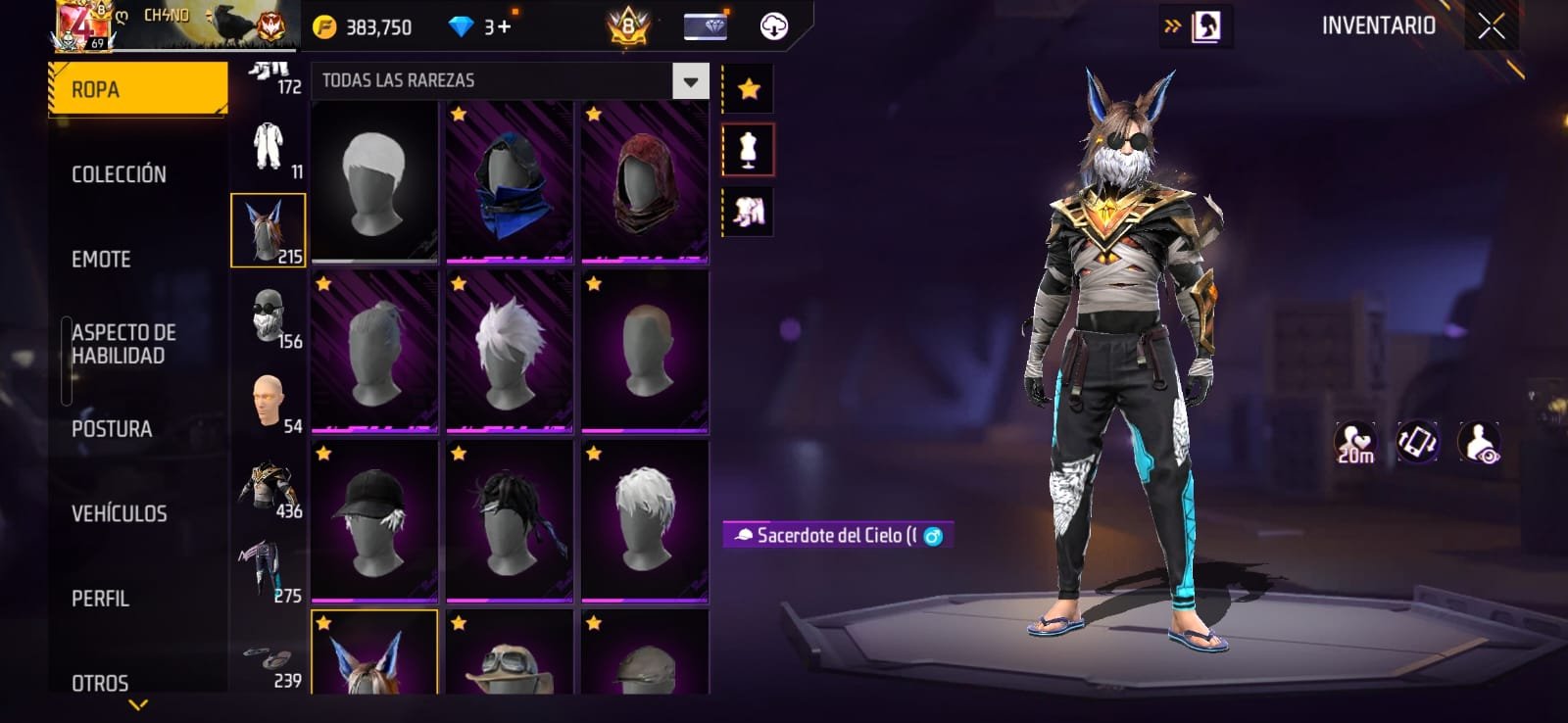Select the red hood head item
Viewport: 1568px width, 723px height.
click(x=645, y=183)
